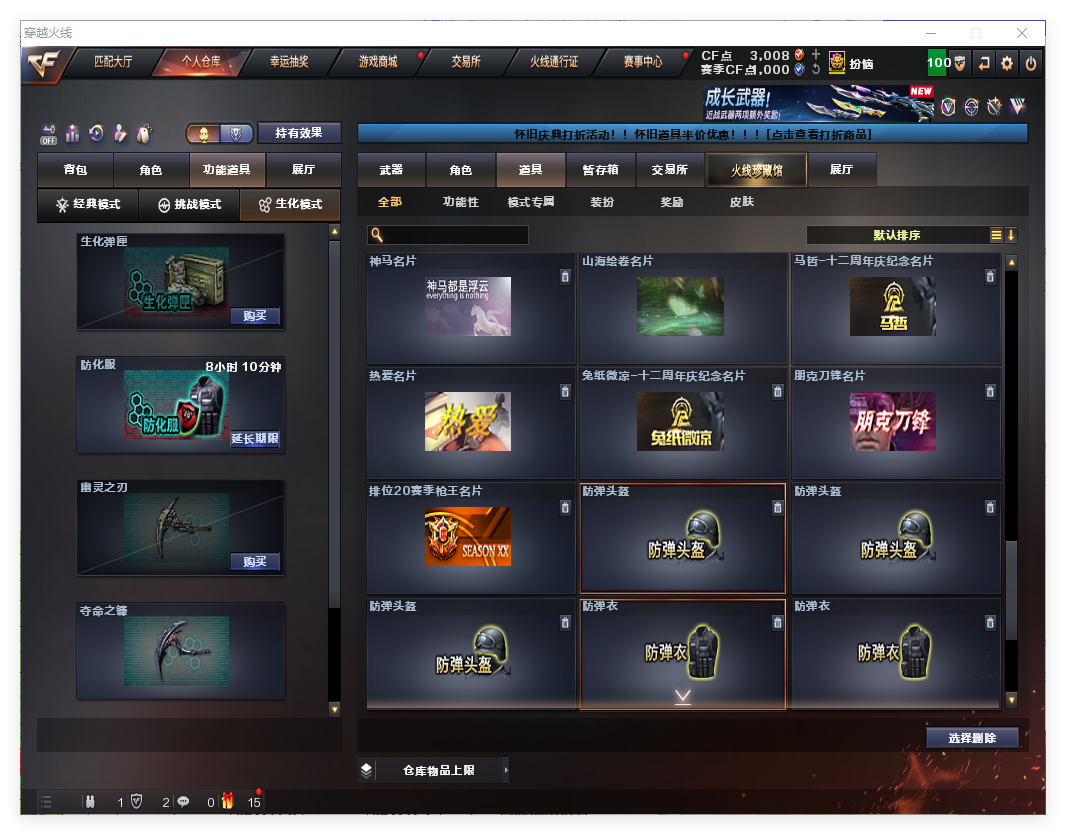Image resolution: width=1066 pixels, height=835 pixels.
Task: Switch to the 武器 weapons tab
Action: [391, 170]
